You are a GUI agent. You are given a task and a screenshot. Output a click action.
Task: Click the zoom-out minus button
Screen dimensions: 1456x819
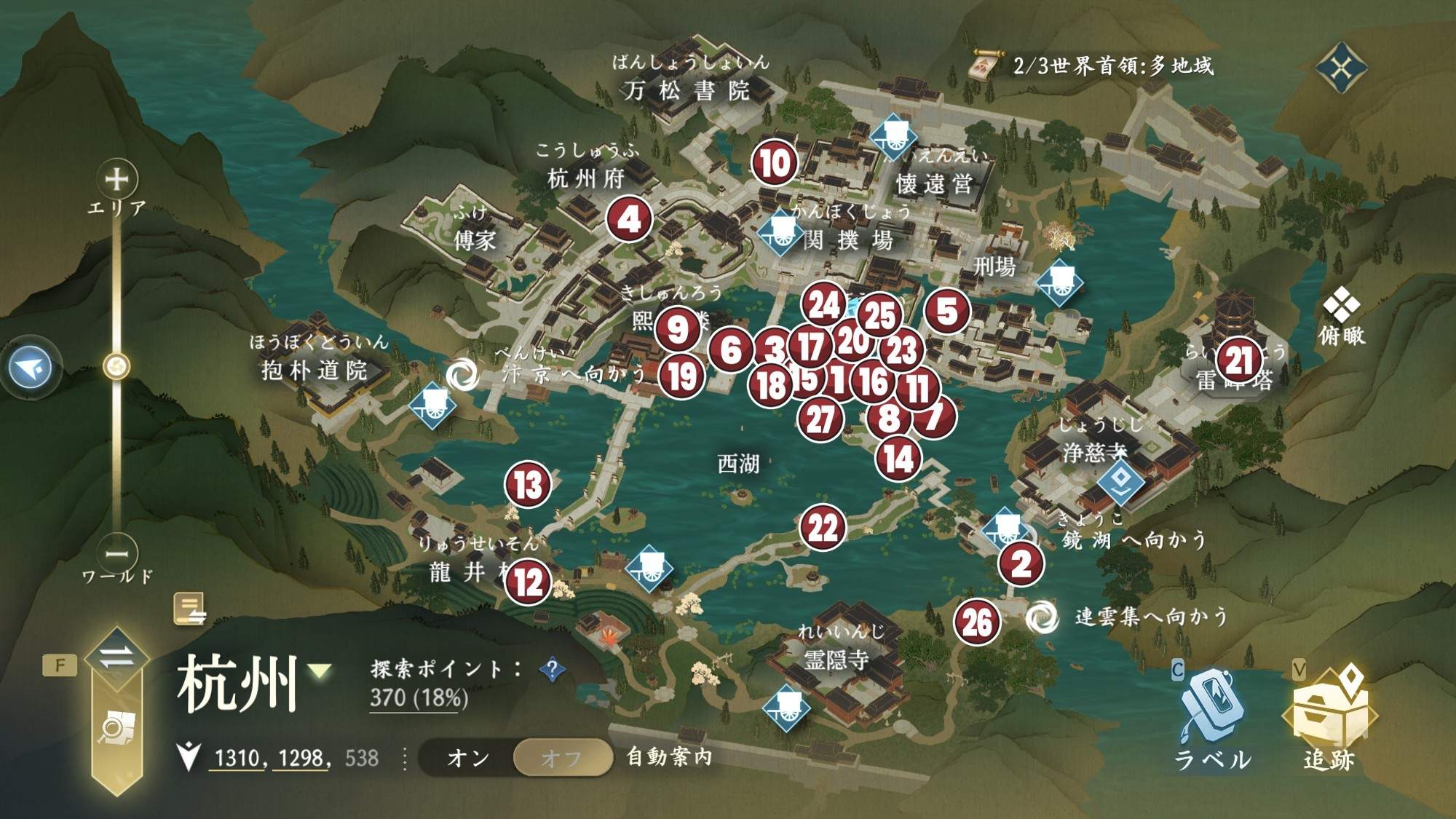click(116, 553)
